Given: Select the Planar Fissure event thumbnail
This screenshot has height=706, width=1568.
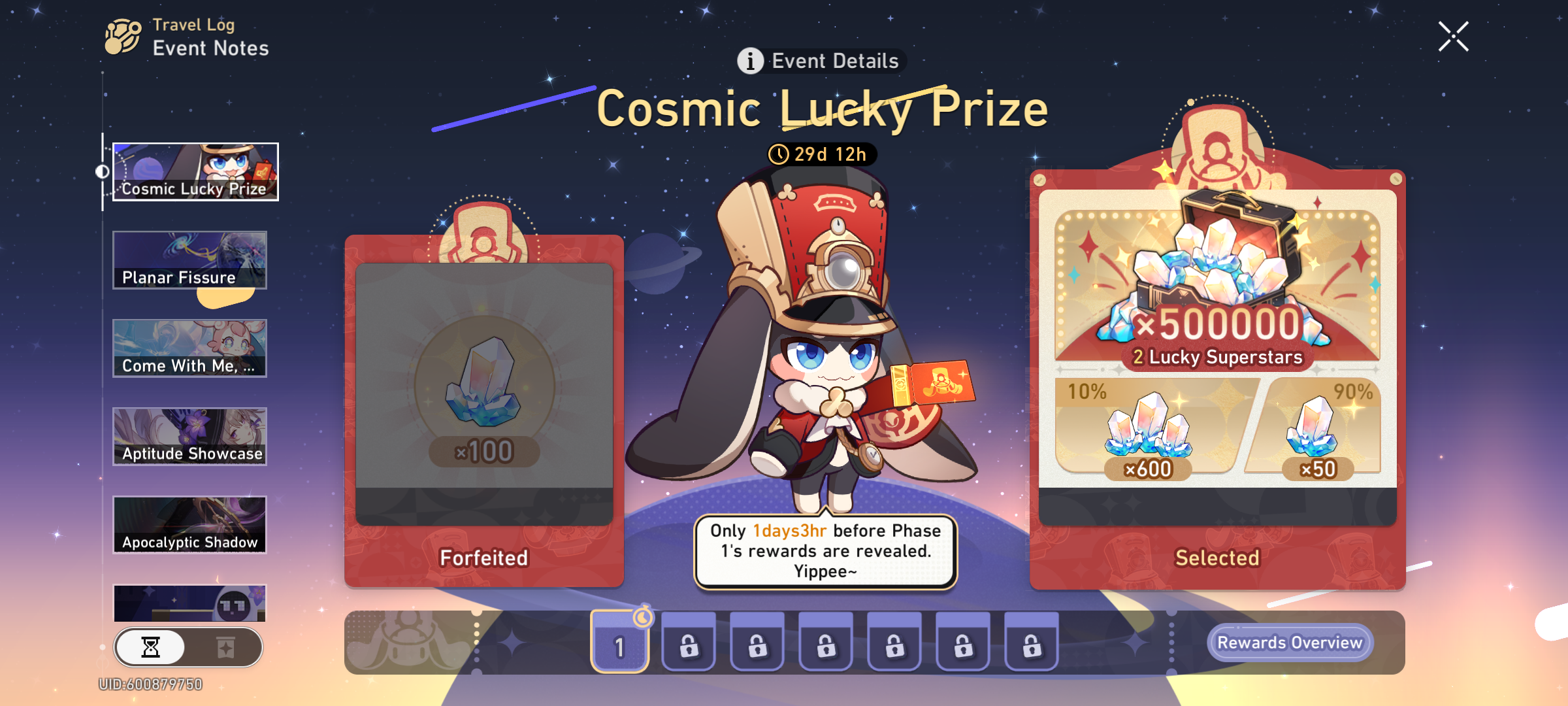Looking at the screenshot, I should [x=190, y=261].
